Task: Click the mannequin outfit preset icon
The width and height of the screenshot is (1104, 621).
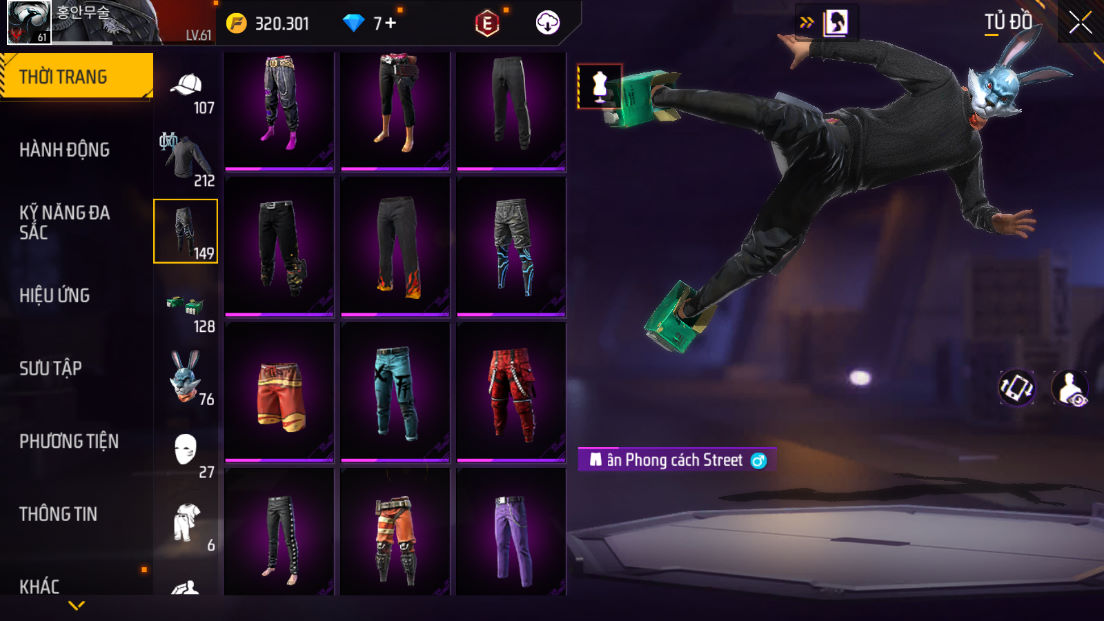Action: [x=600, y=86]
